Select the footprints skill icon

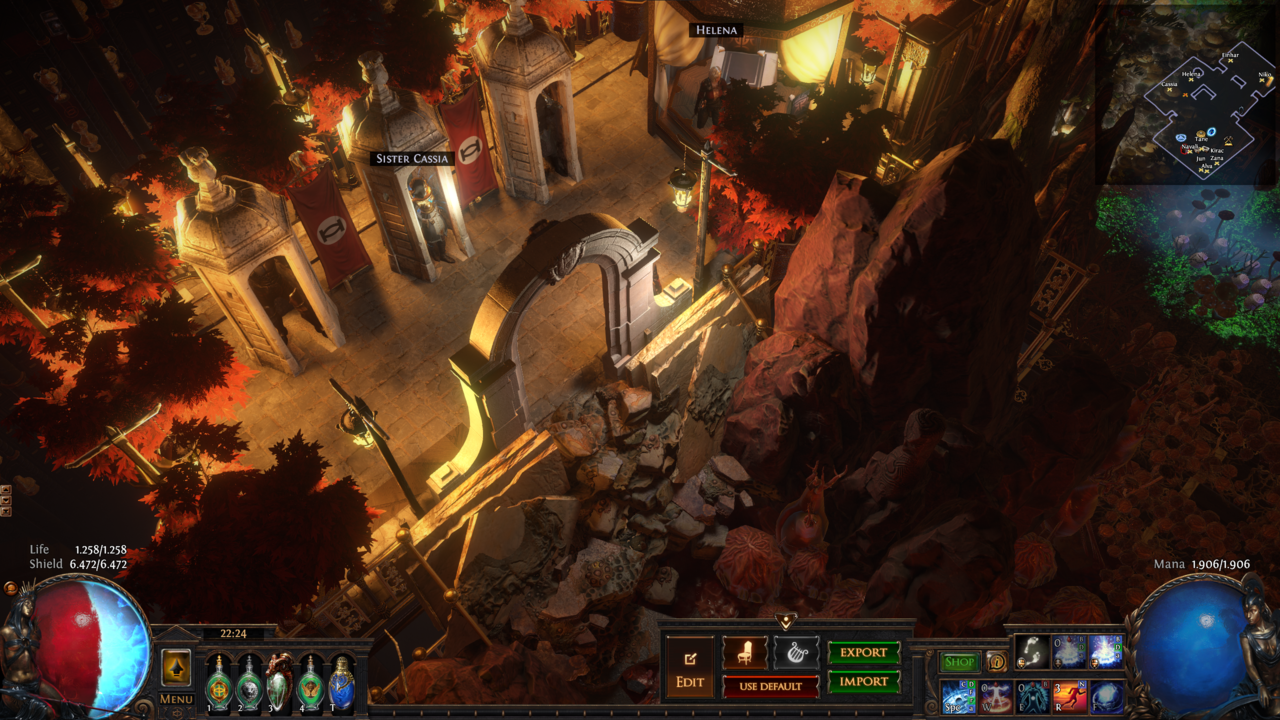point(1031,652)
